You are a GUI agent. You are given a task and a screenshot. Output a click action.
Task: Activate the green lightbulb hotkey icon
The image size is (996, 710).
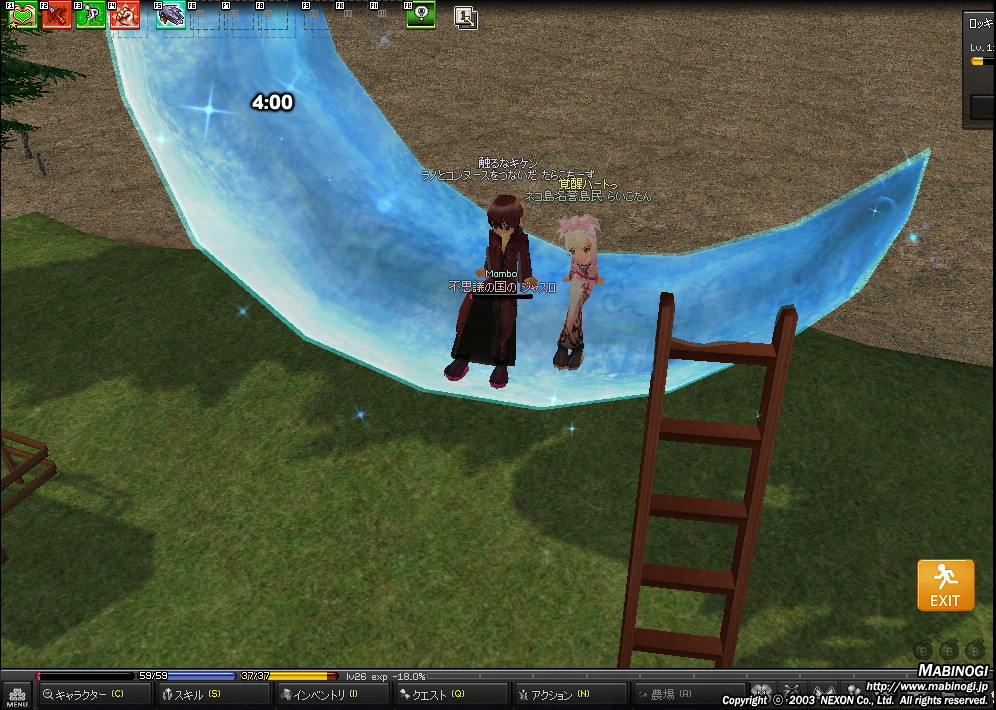pos(421,15)
